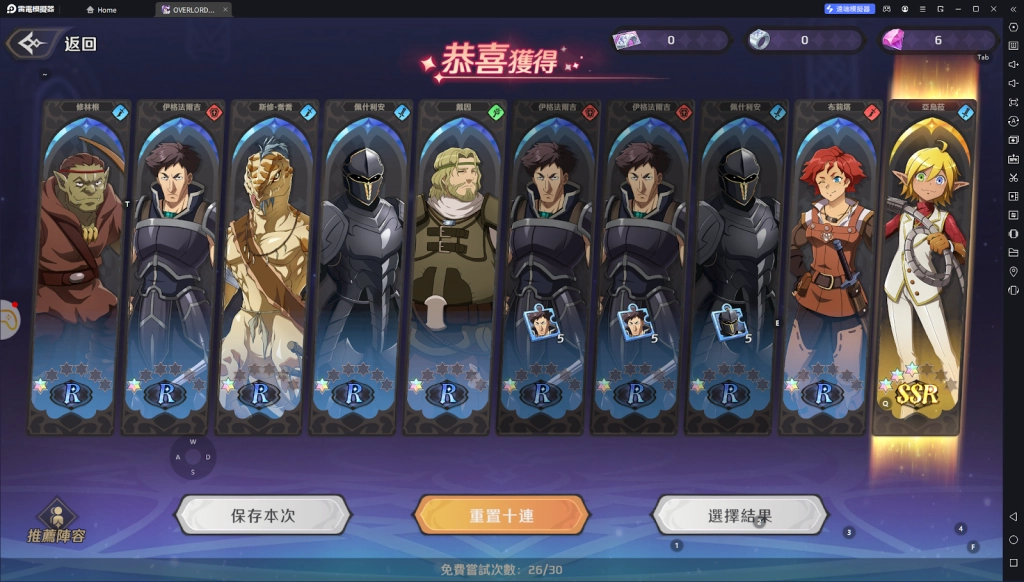Choose the blond bearded man card
This screenshot has width=1024, height=582.
tap(455, 265)
